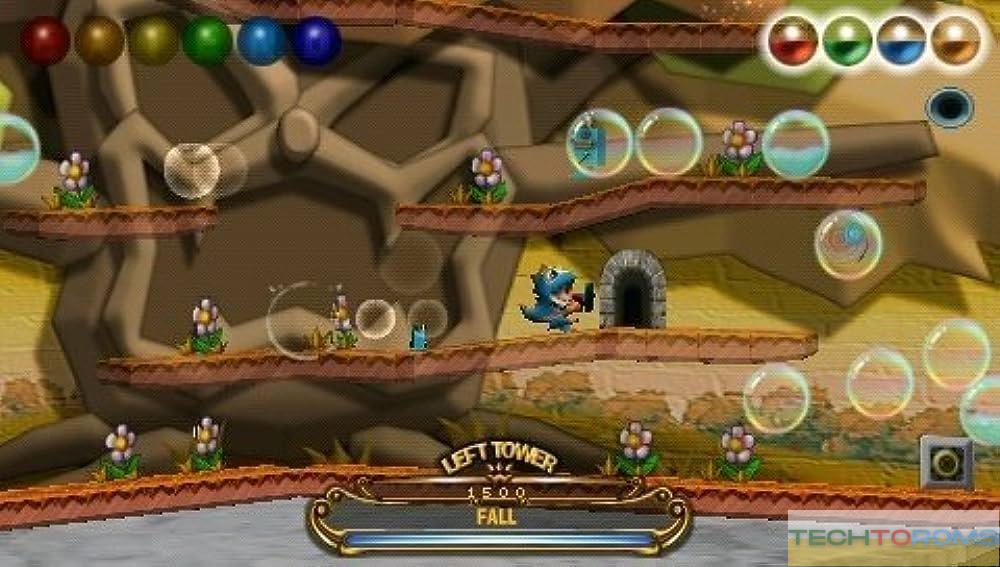Image resolution: width=1000 pixels, height=567 pixels.
Task: Choose the yellow orb in the top-left row
Action: (x=153, y=41)
